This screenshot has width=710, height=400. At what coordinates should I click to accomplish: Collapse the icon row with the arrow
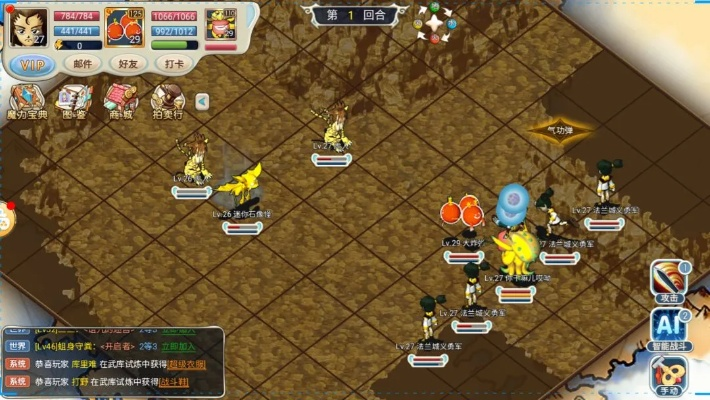(202, 100)
